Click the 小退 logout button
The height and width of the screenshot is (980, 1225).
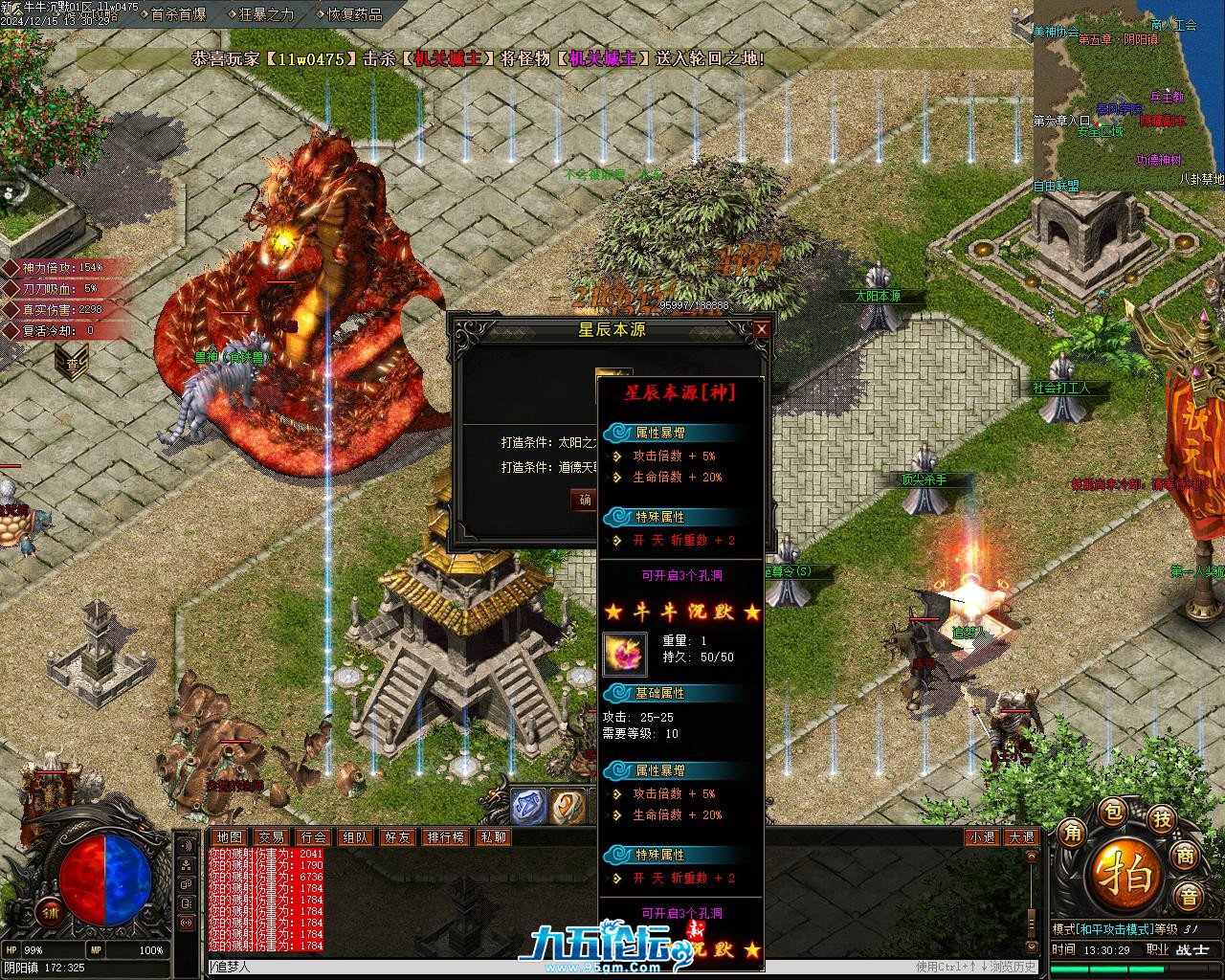981,837
